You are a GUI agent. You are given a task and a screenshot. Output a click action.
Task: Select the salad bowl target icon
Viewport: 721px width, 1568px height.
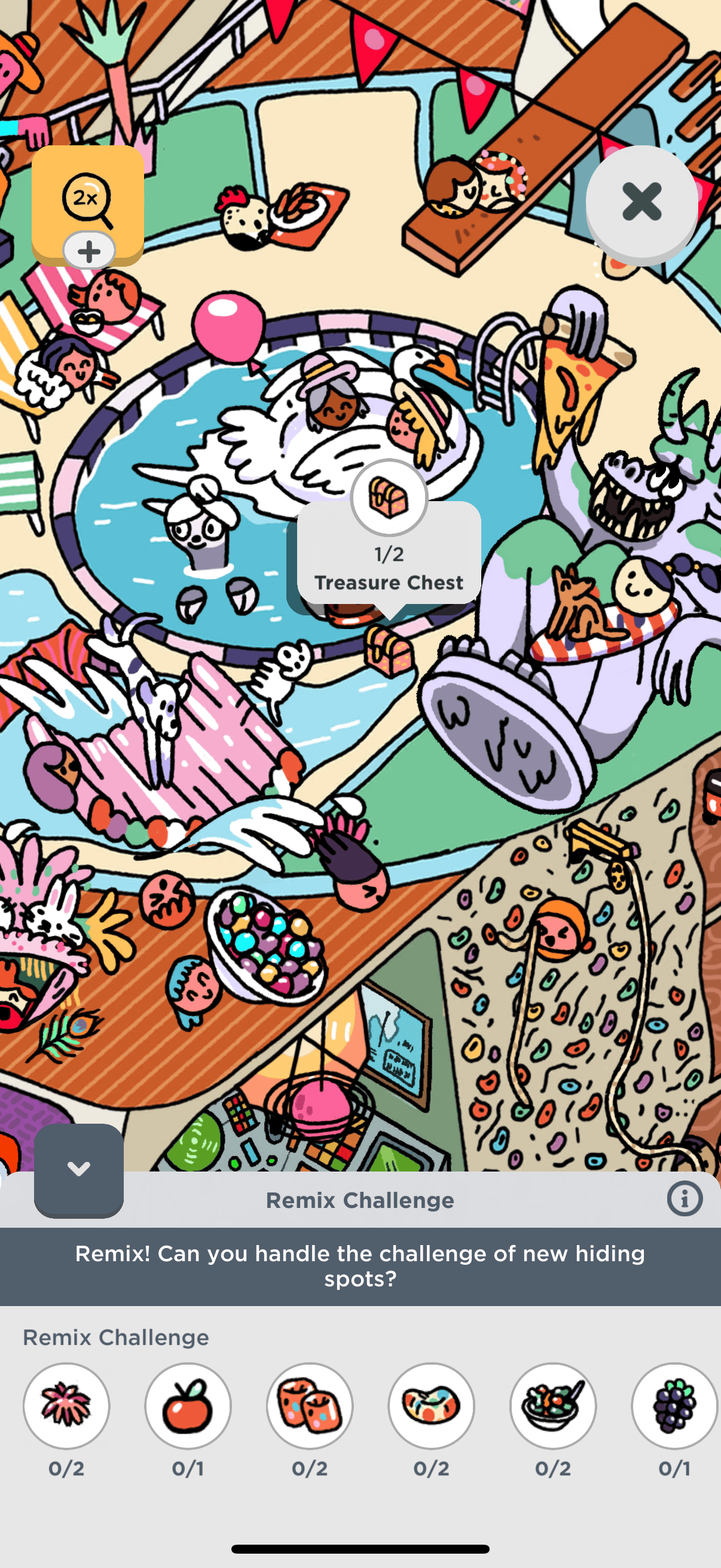click(553, 1405)
